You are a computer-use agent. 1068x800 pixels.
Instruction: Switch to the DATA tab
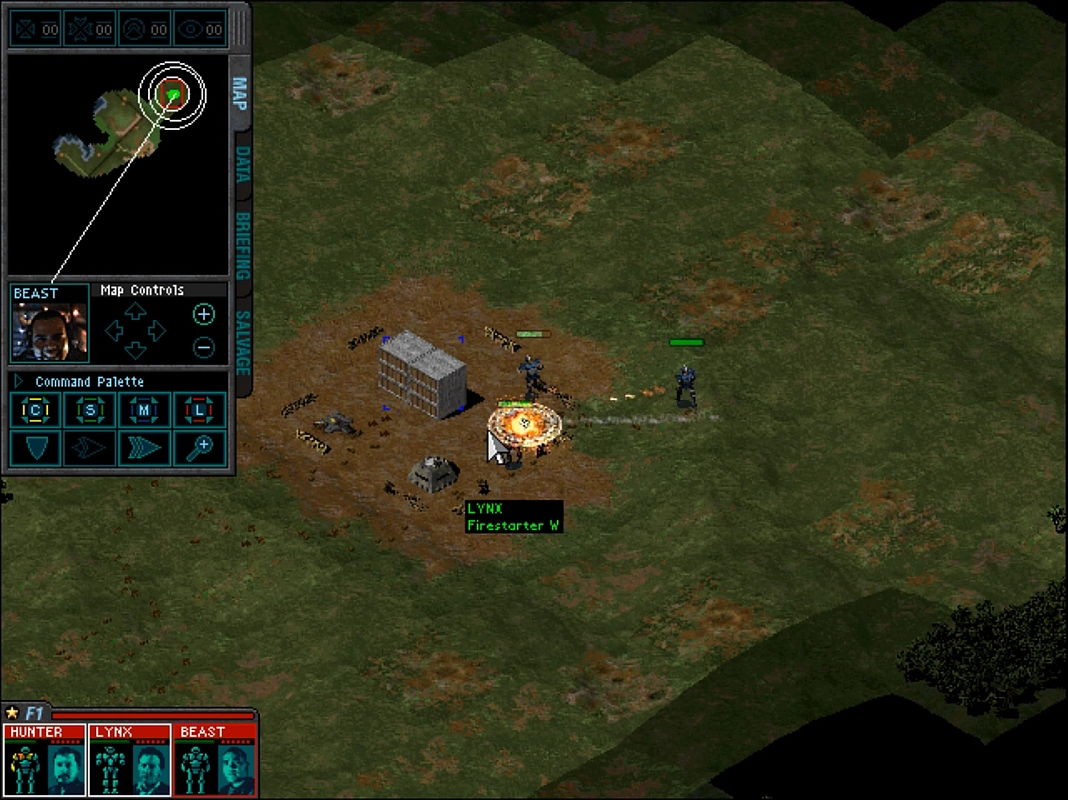(241, 165)
